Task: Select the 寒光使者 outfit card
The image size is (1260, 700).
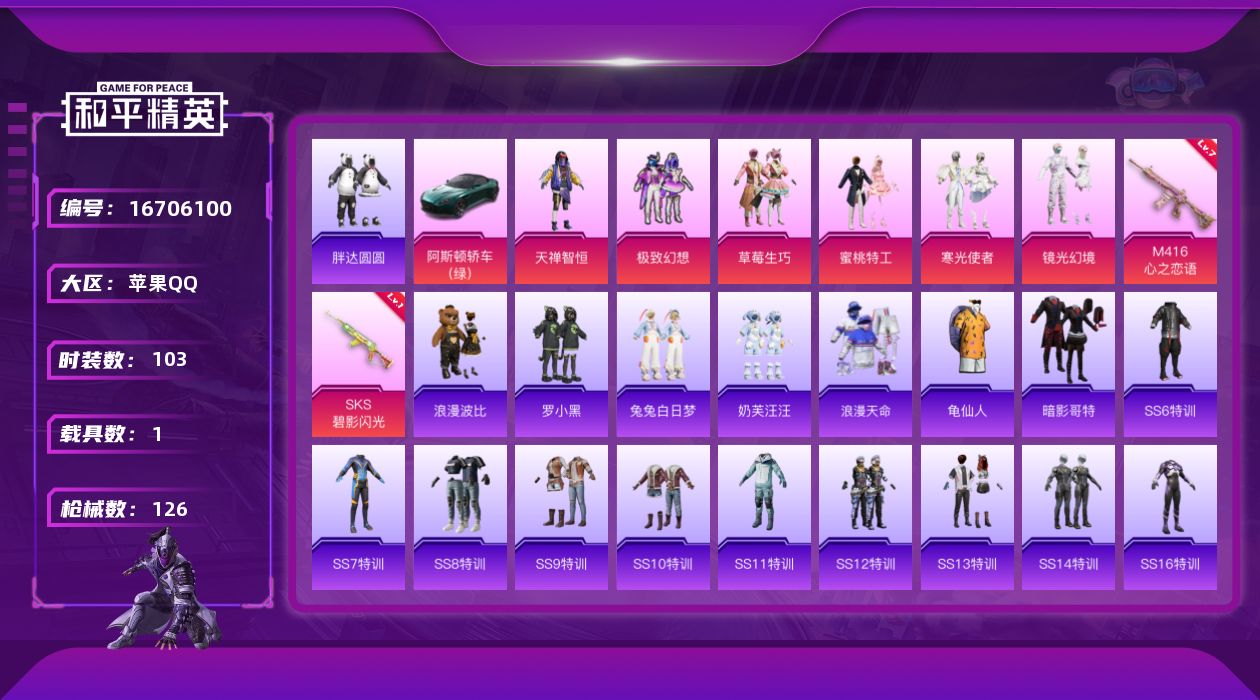Action: click(x=967, y=211)
